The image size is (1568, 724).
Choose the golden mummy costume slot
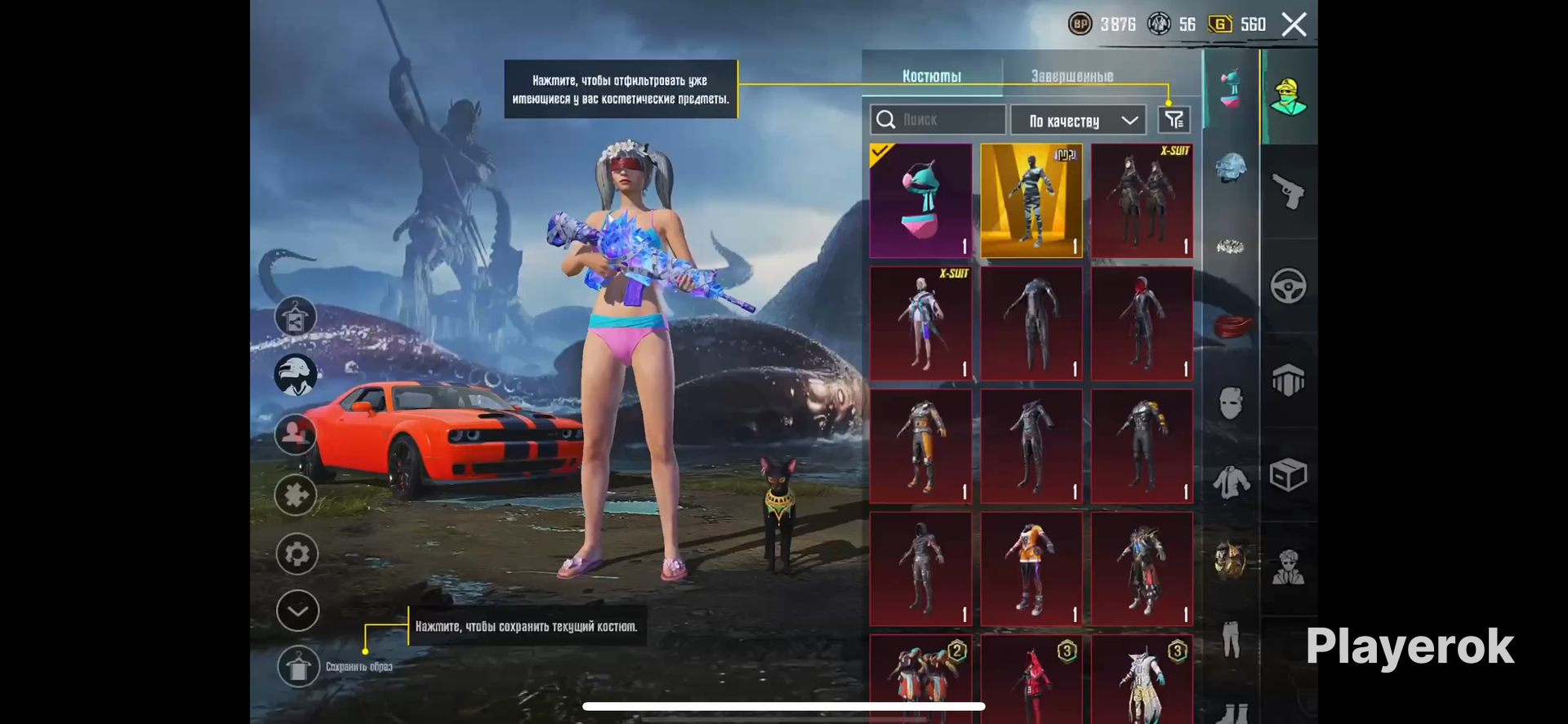click(x=1031, y=201)
